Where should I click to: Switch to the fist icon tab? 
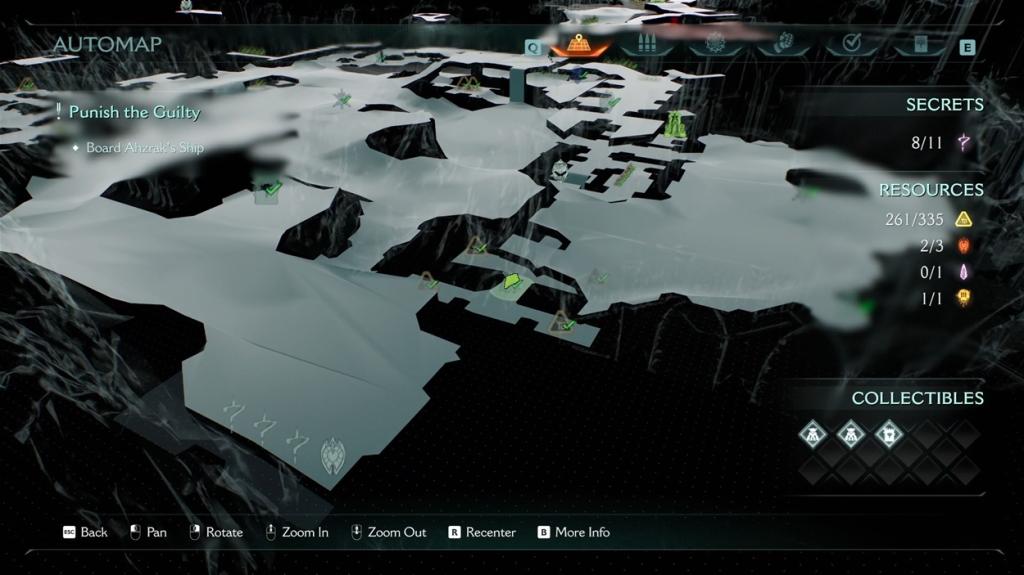click(x=783, y=45)
